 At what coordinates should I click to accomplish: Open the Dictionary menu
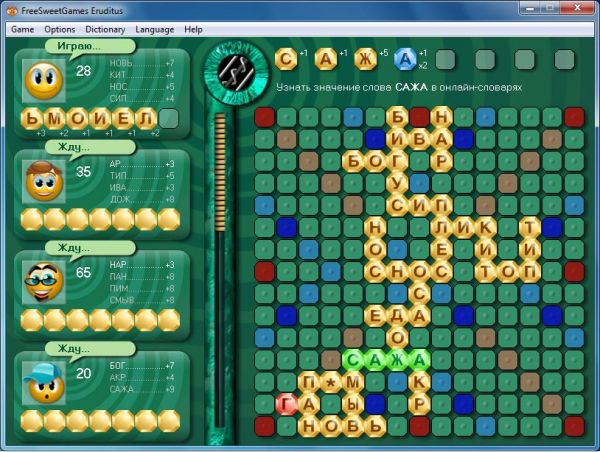[x=105, y=30]
